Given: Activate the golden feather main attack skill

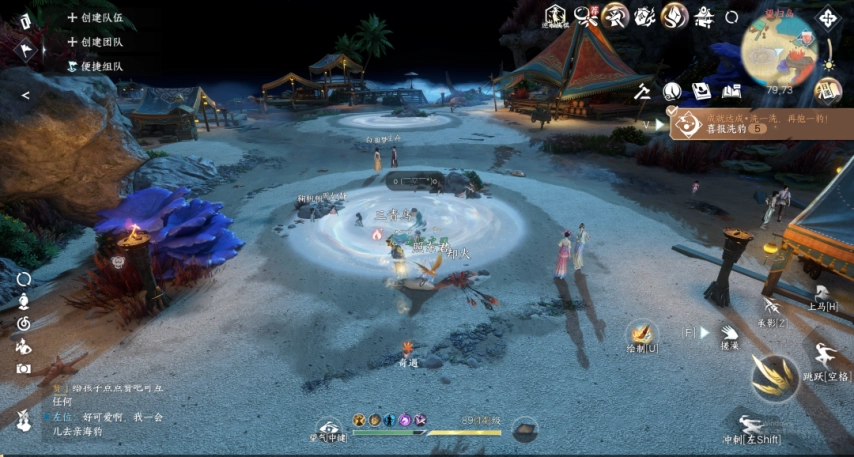Looking at the screenshot, I should click(775, 377).
